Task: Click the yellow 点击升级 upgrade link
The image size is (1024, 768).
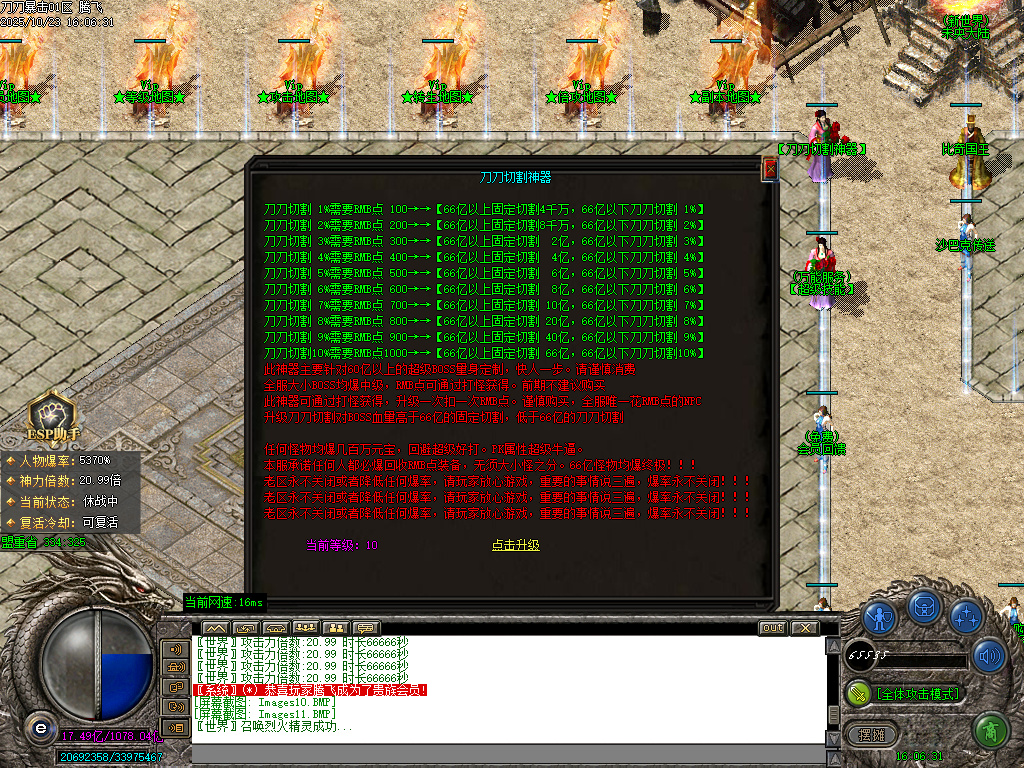Action: [x=515, y=545]
